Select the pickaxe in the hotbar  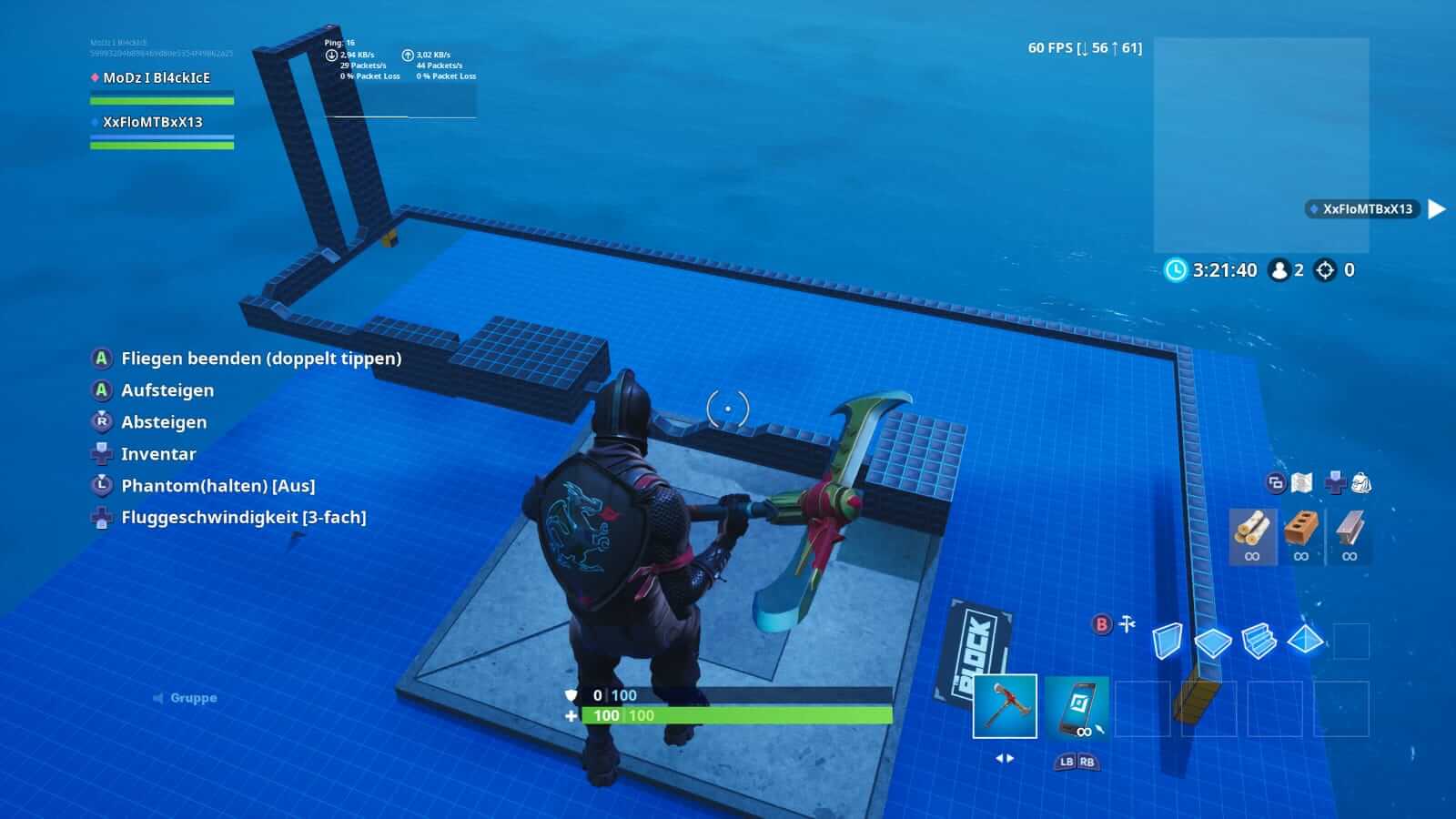click(x=1006, y=705)
